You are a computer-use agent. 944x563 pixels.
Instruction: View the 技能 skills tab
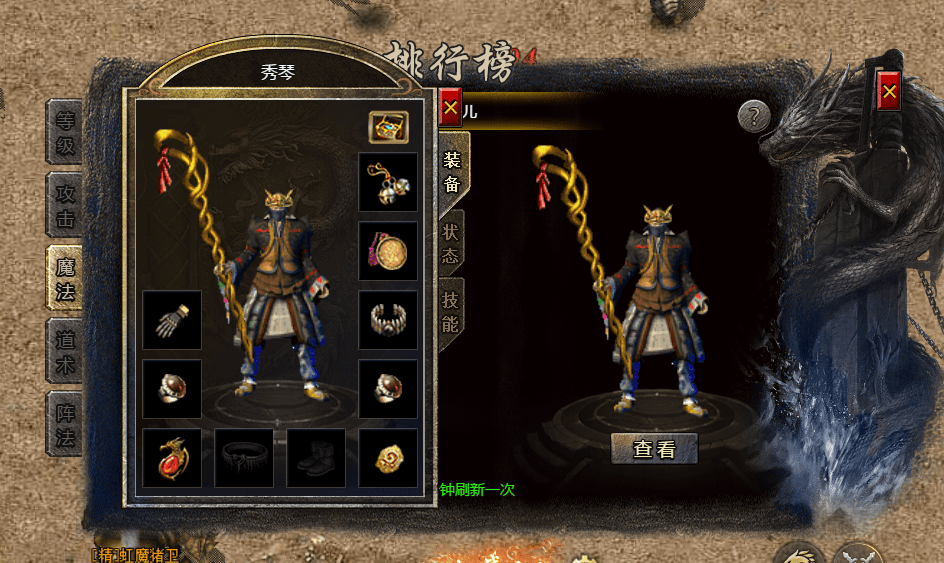point(450,311)
